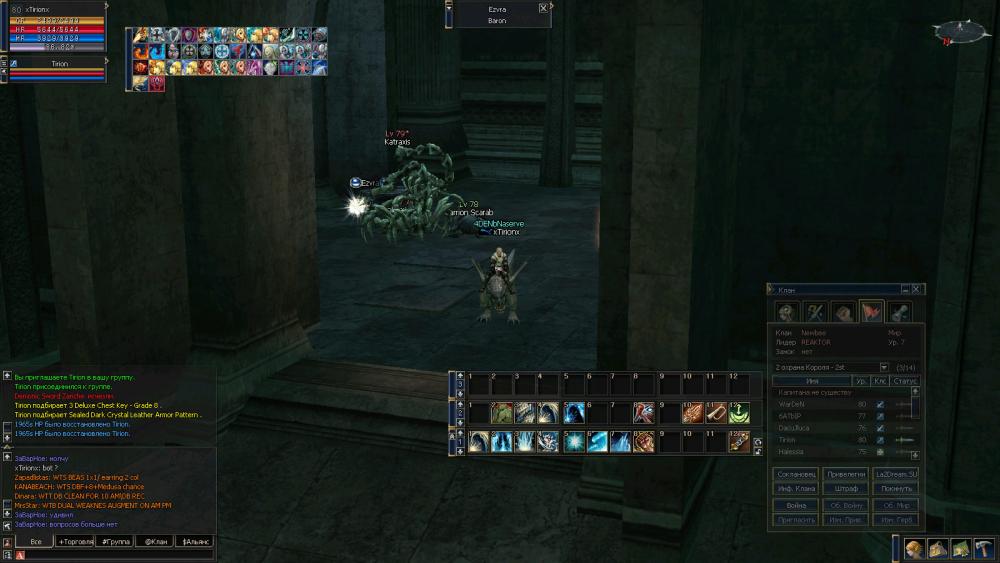Click the Привилегии button
The height and width of the screenshot is (563, 1000).
point(845,474)
